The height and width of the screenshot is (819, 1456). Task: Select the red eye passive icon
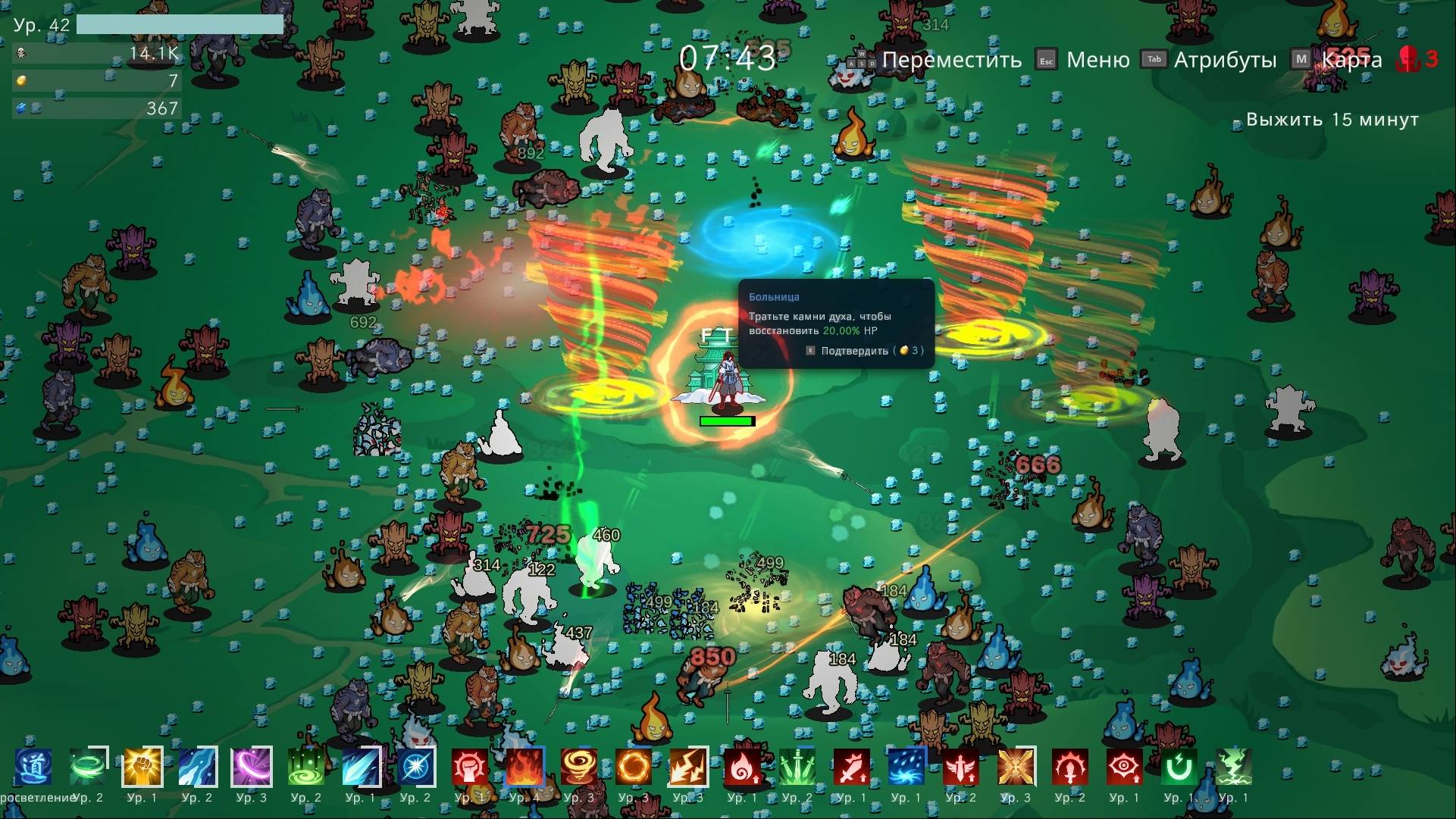1124,767
